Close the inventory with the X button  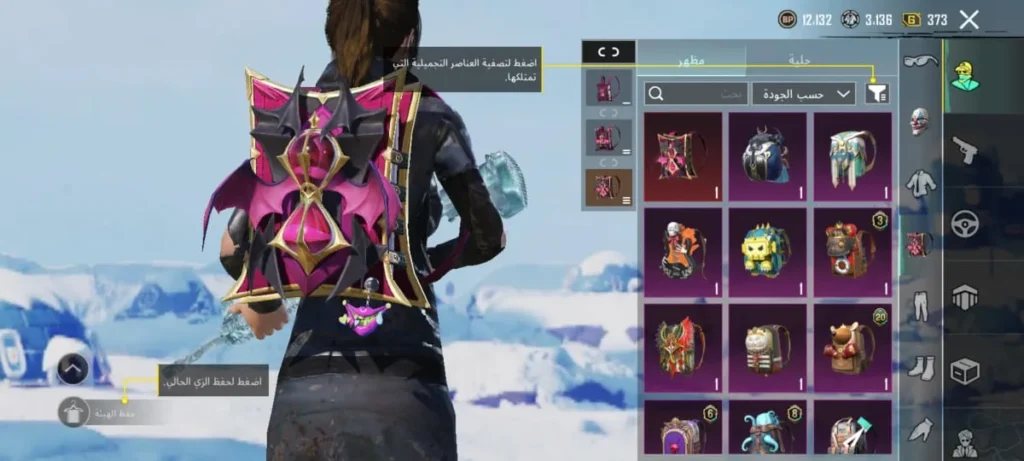(x=968, y=19)
